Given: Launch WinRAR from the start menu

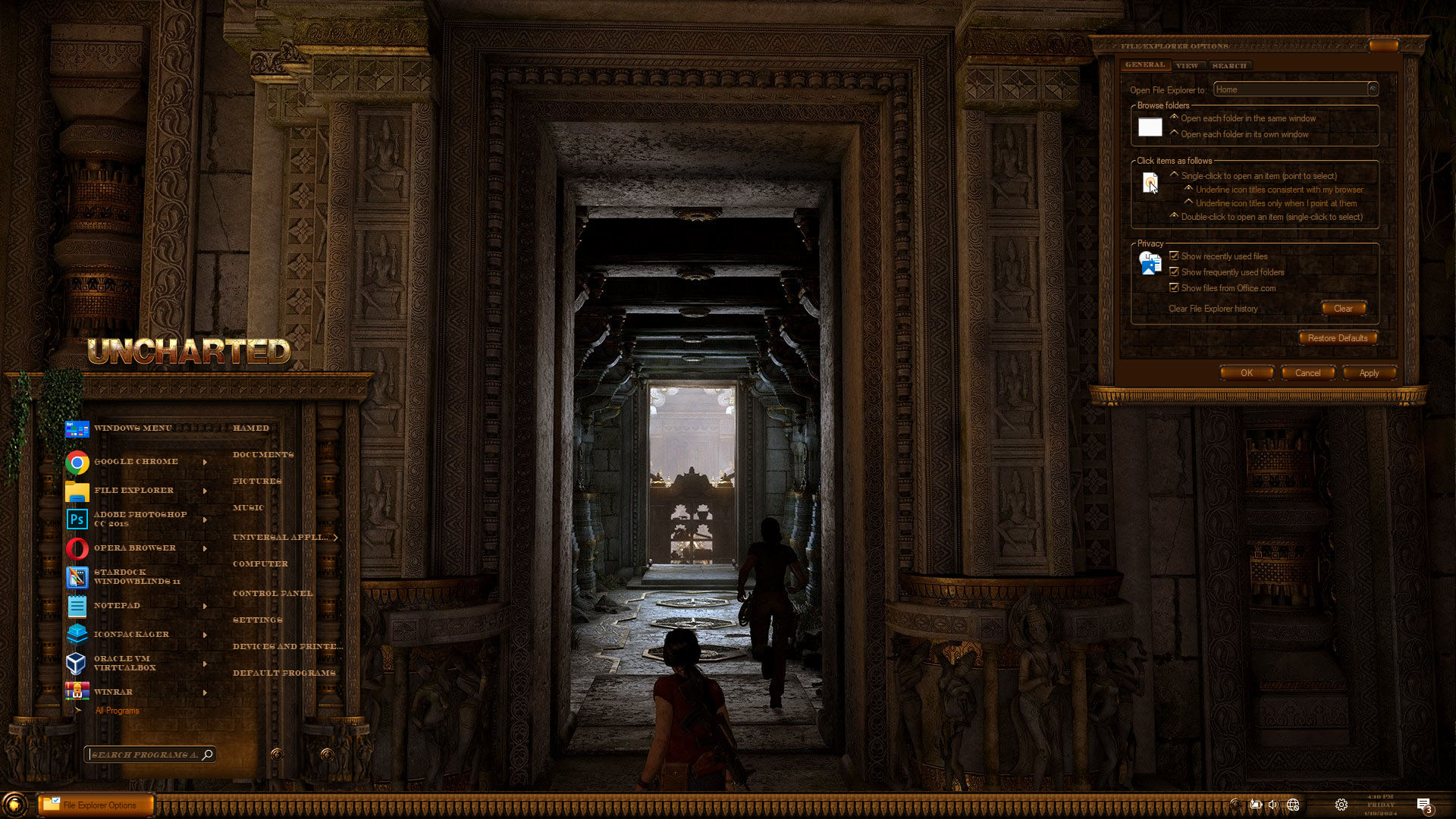Looking at the screenshot, I should (113, 692).
